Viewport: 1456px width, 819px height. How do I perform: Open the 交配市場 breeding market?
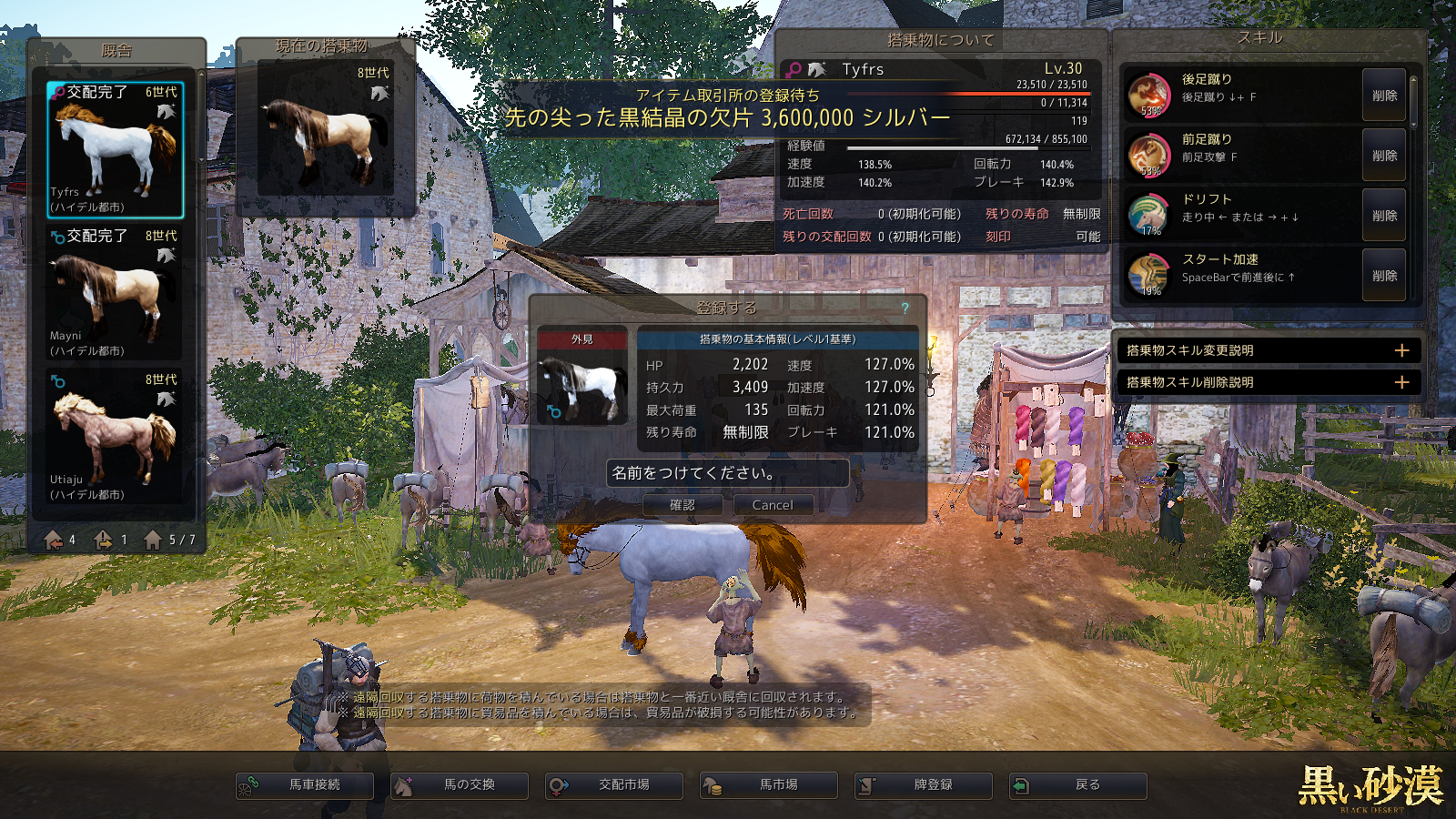614,785
